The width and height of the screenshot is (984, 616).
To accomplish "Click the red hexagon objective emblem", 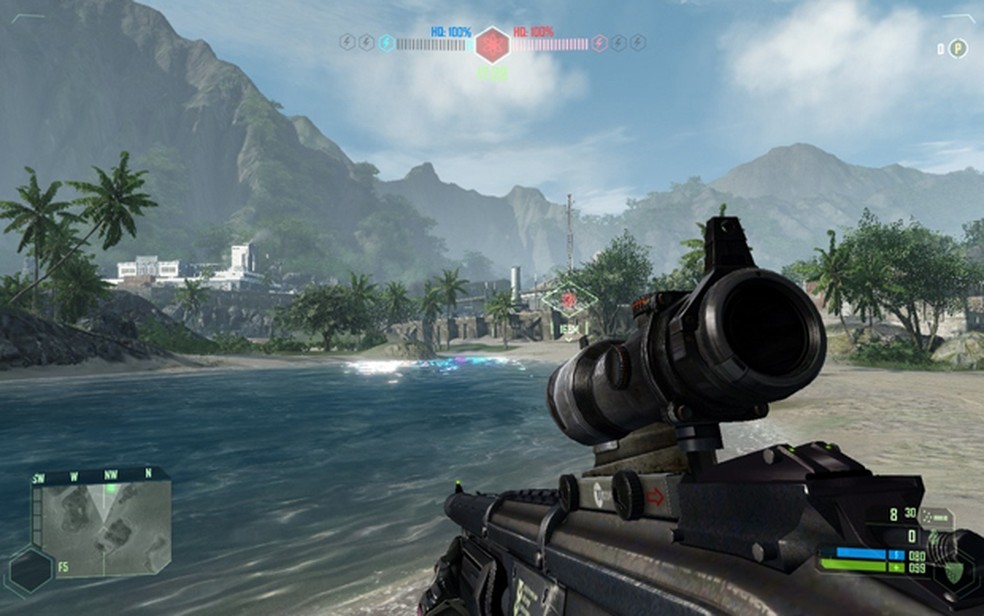I will coord(491,44).
